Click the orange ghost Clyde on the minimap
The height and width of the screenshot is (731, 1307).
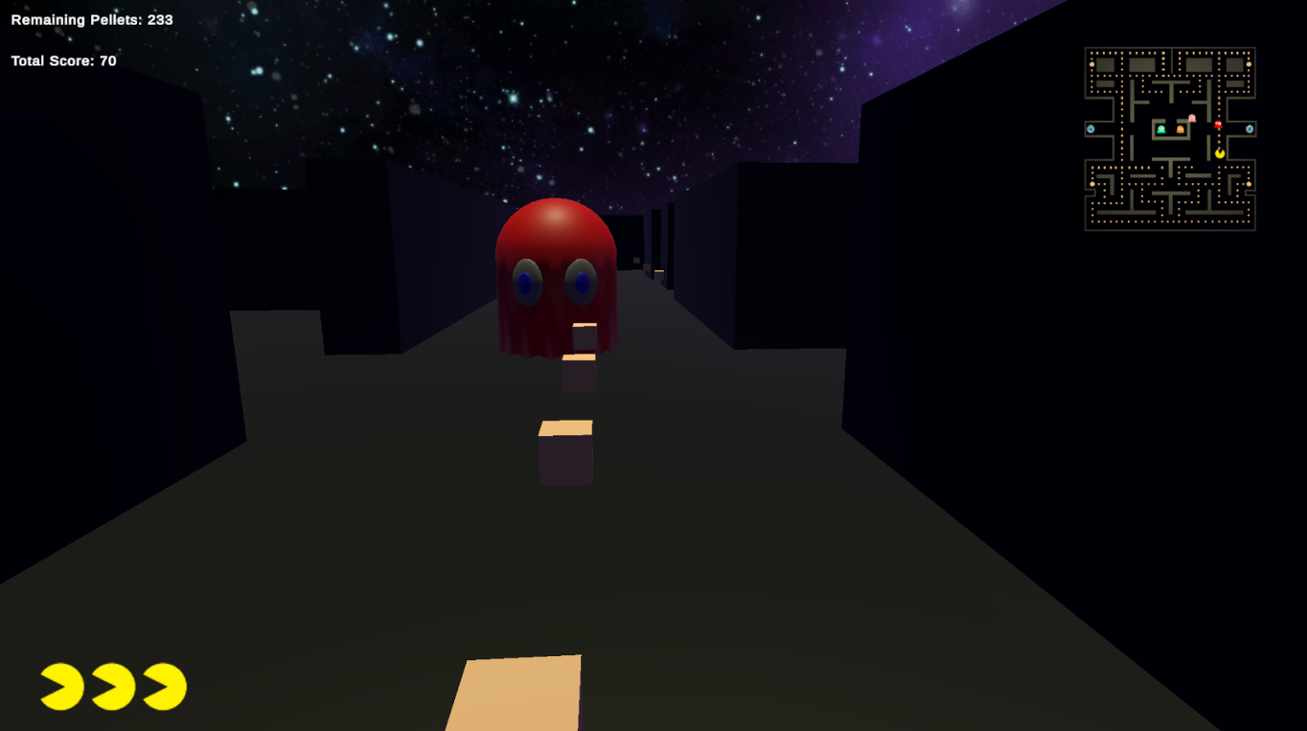1180,130
